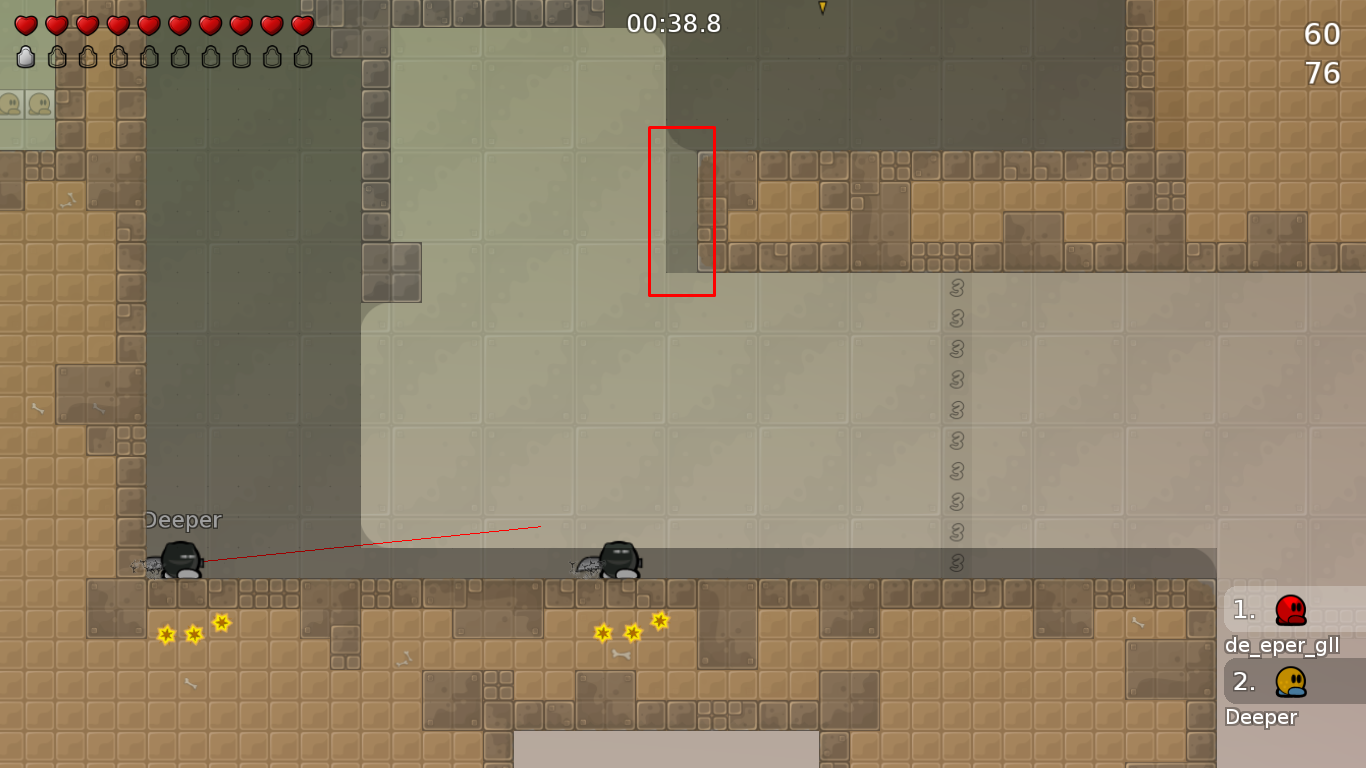
Task: Select Deeper's yellow player entry
Action: 1290,681
